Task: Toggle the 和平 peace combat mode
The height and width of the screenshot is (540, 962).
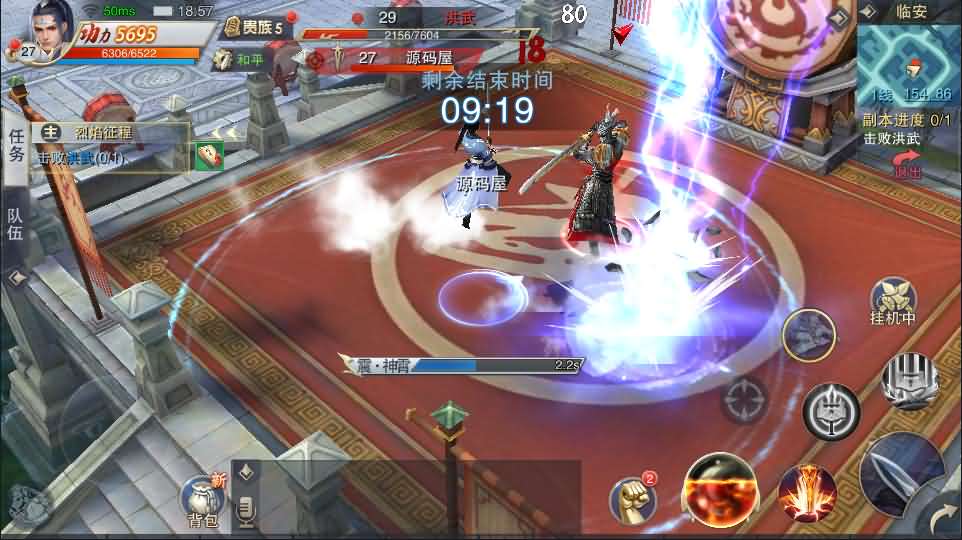Action: pos(242,59)
